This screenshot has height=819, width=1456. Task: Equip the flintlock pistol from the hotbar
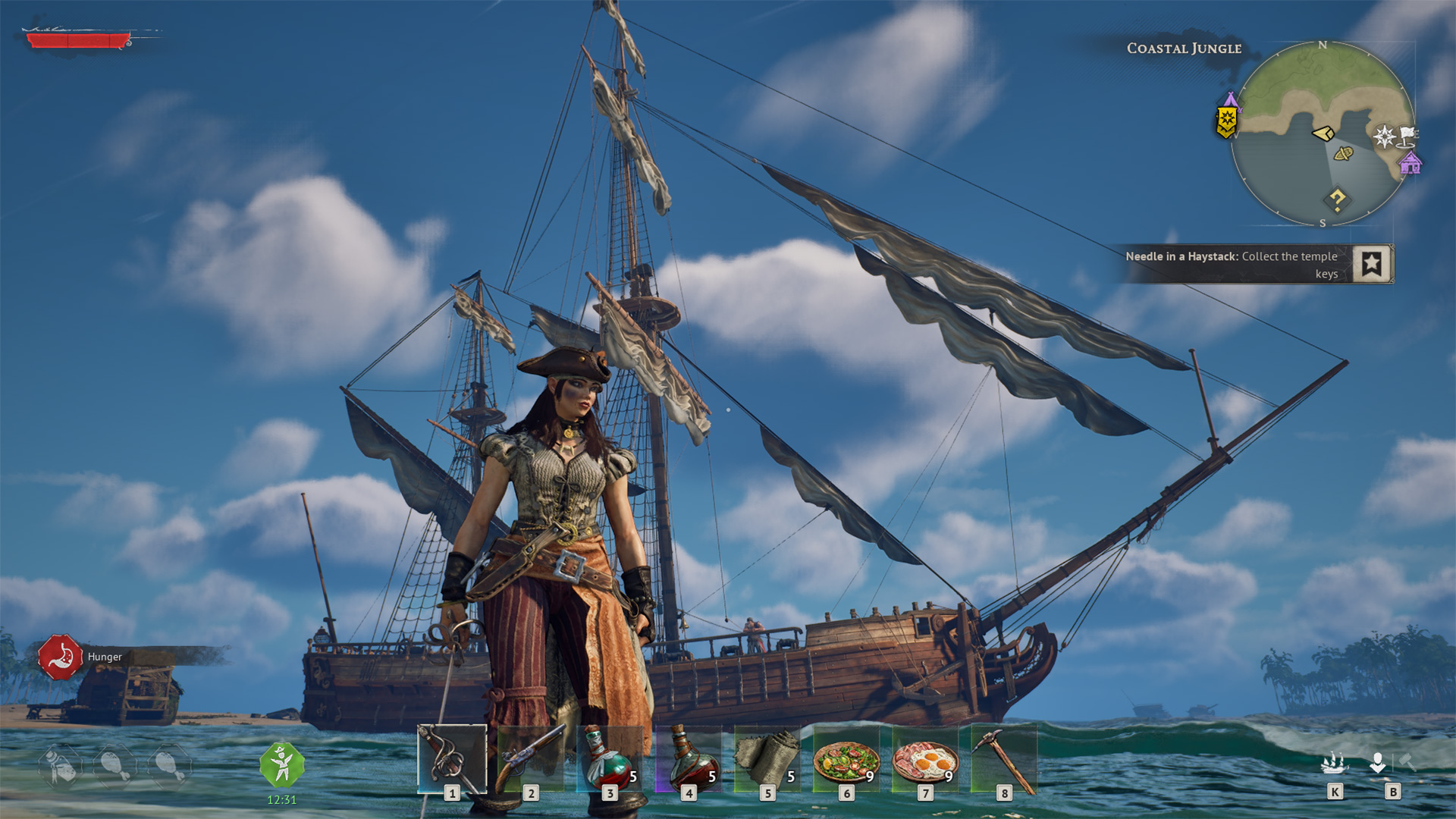click(x=531, y=758)
